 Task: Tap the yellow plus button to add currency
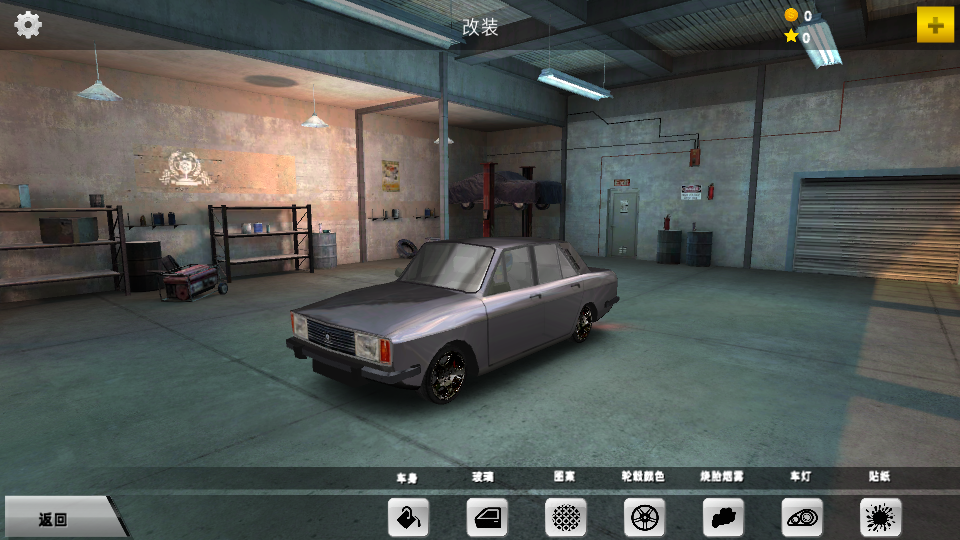pos(935,25)
